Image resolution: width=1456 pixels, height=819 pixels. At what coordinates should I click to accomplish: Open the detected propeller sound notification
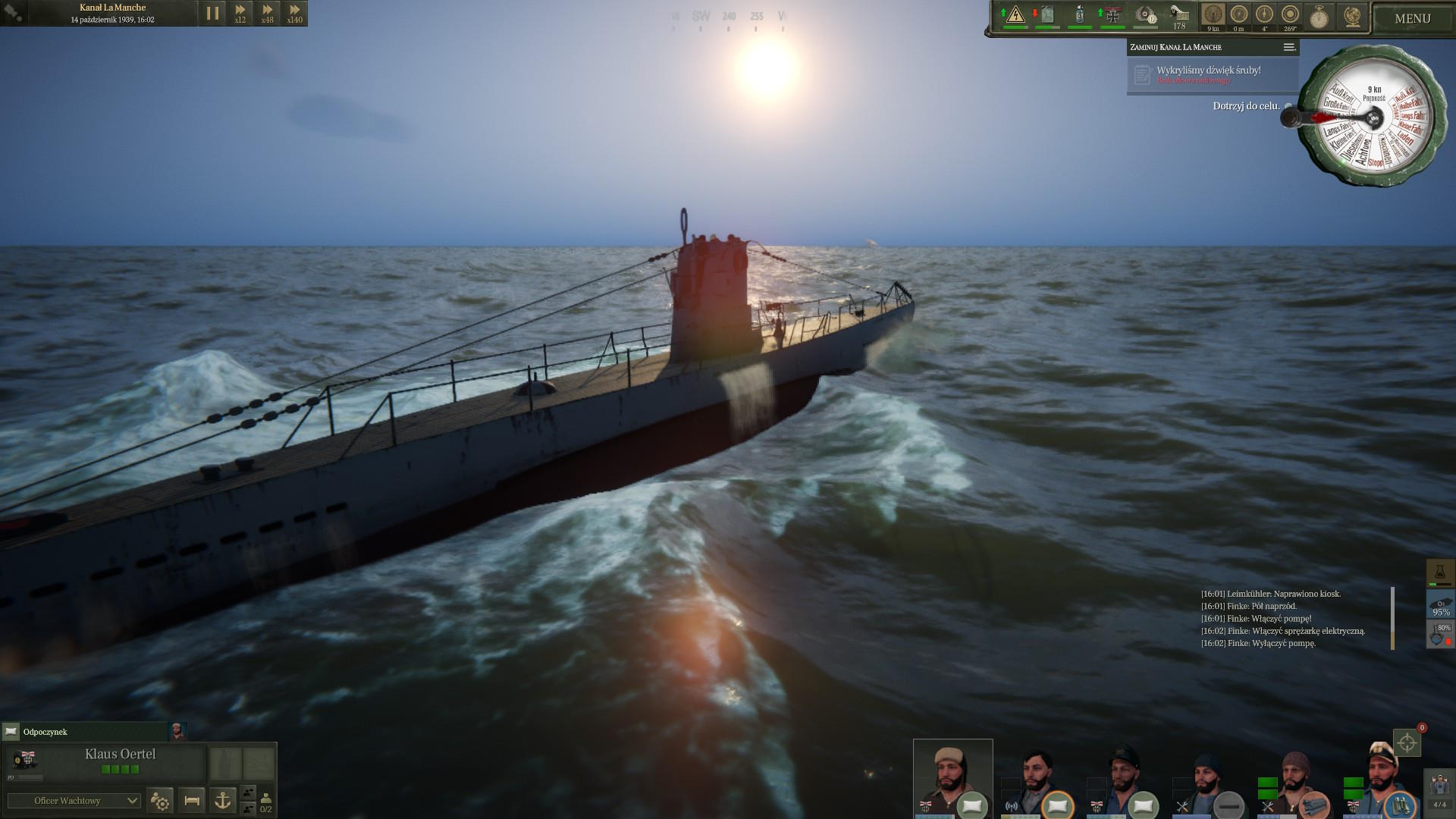(1209, 74)
